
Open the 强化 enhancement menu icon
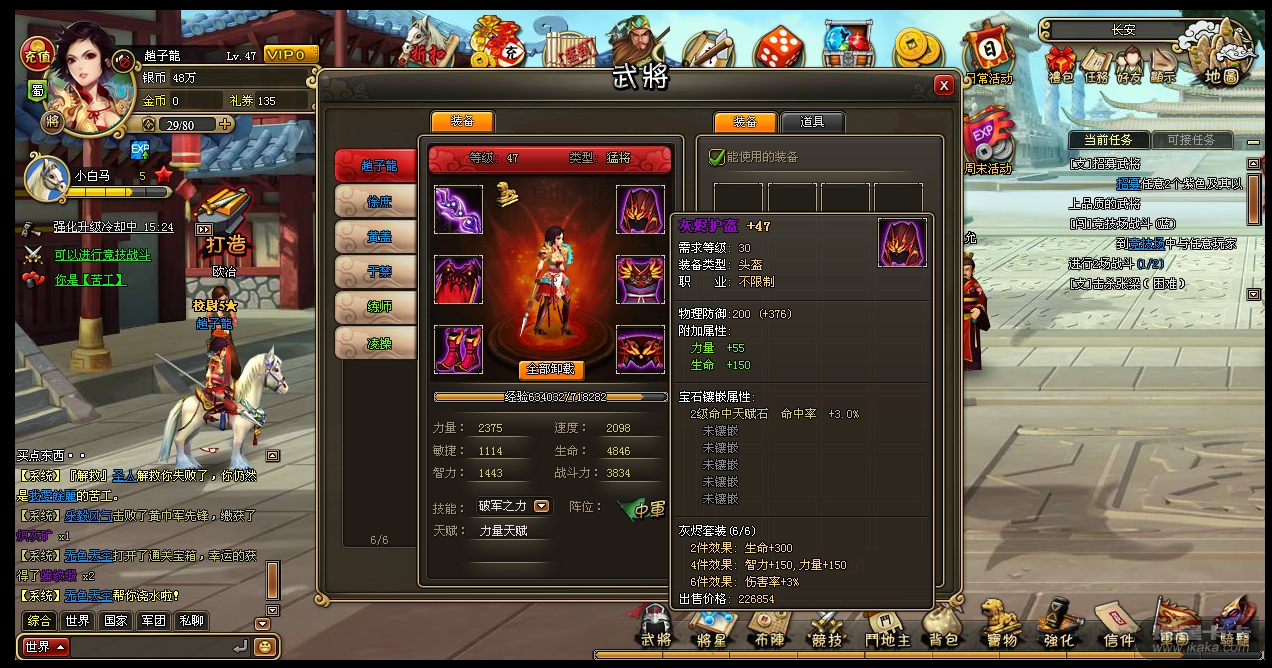click(1058, 628)
